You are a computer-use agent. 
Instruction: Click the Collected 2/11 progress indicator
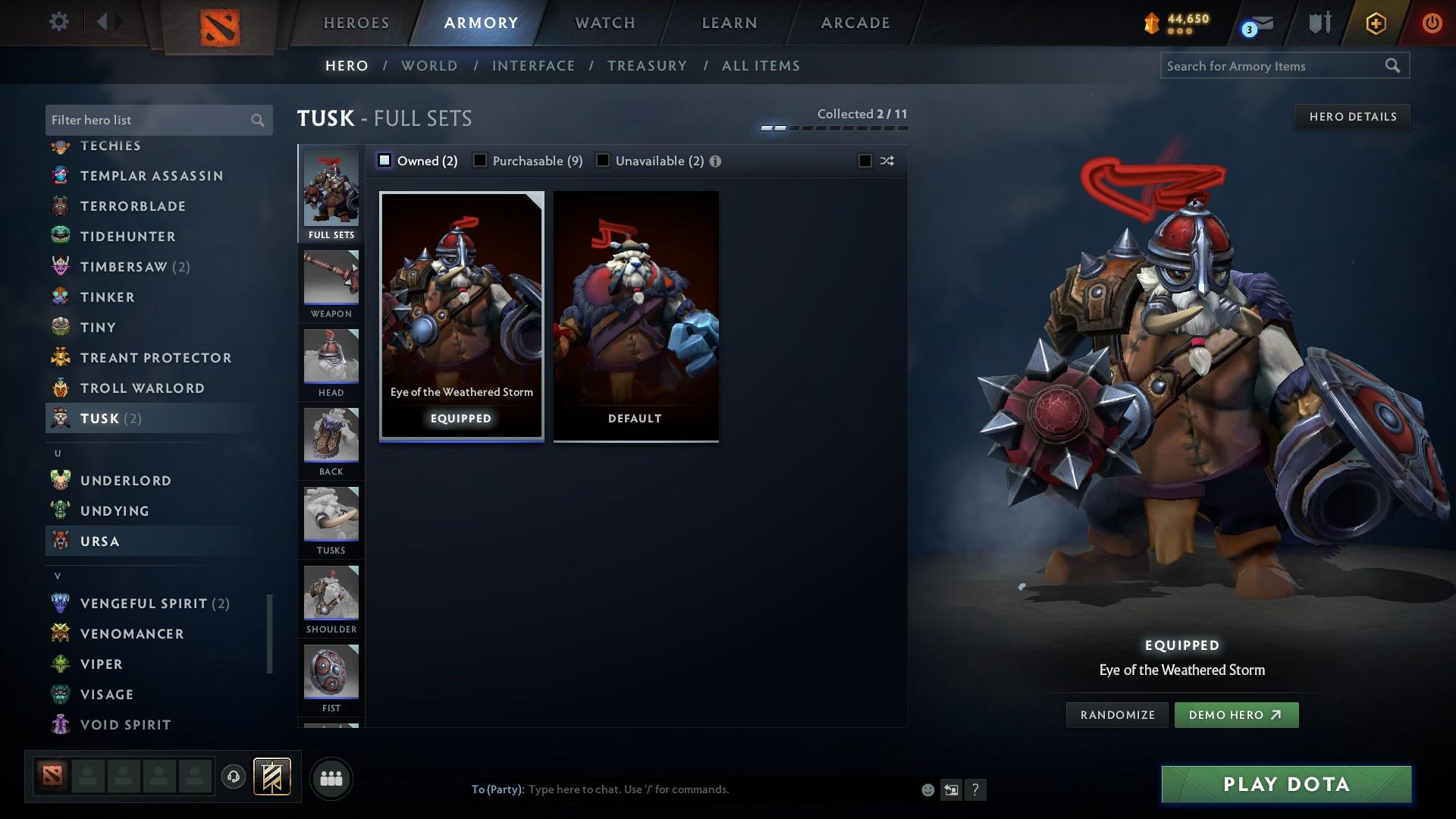click(x=862, y=114)
